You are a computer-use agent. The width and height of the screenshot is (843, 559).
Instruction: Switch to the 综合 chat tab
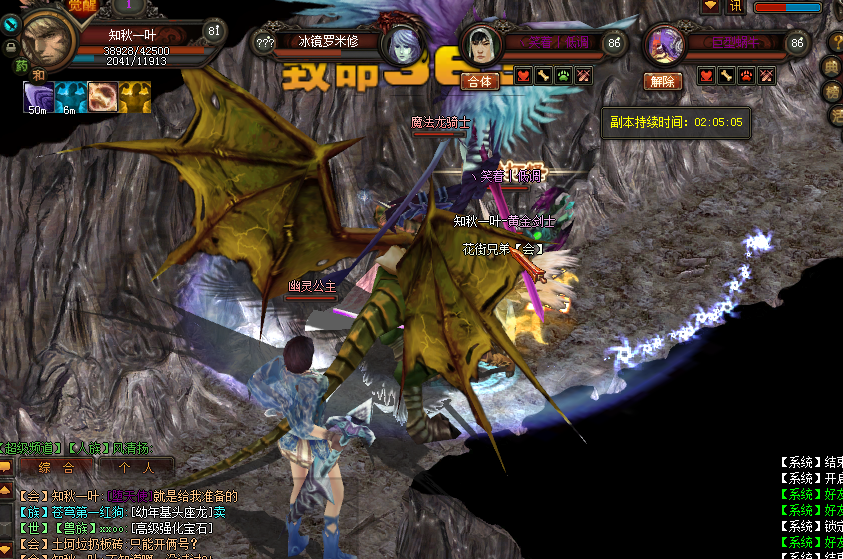[55, 467]
